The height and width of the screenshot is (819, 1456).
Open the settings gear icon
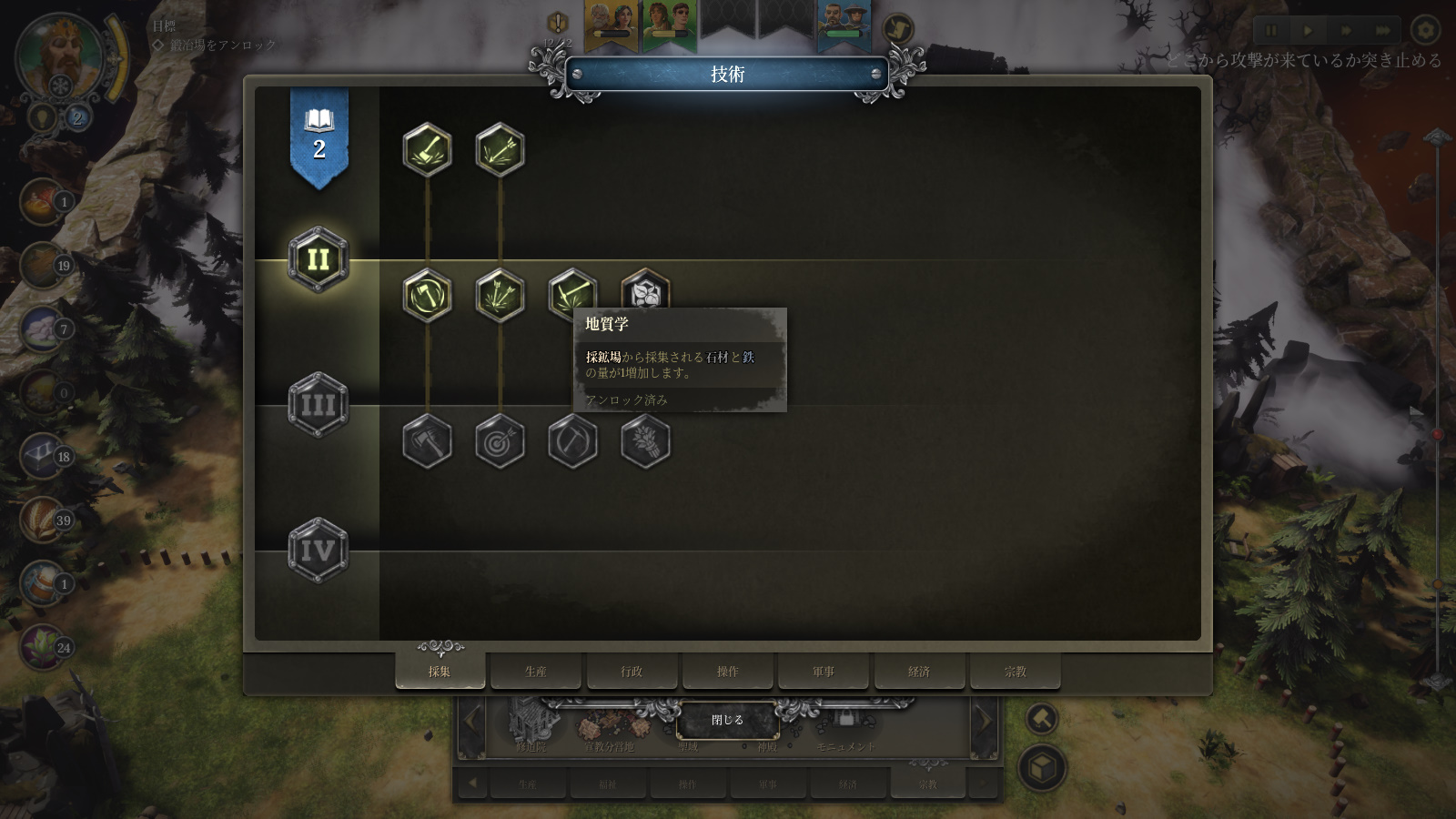coord(1425,30)
